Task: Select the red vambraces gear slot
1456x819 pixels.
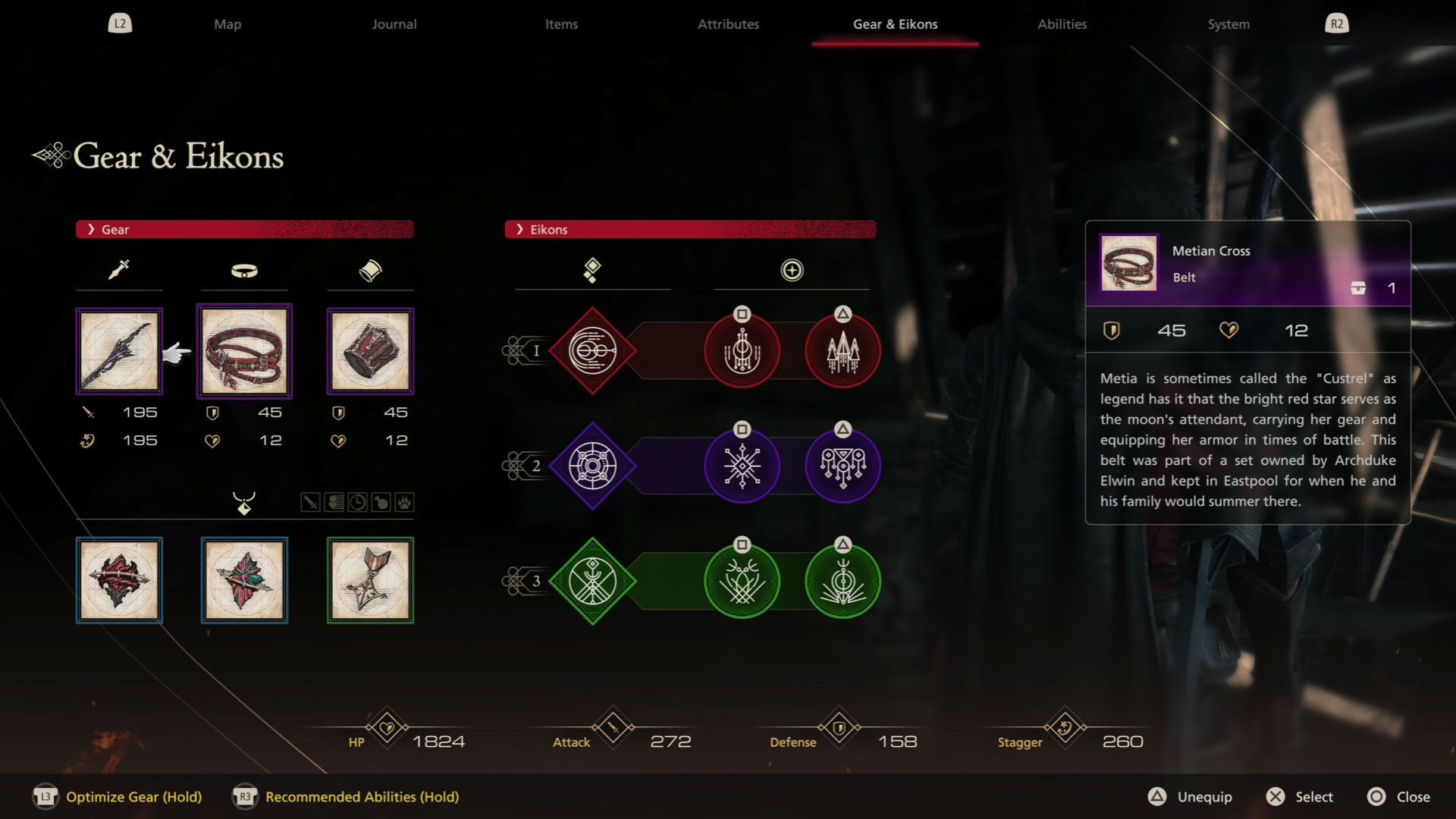Action: 370,351
